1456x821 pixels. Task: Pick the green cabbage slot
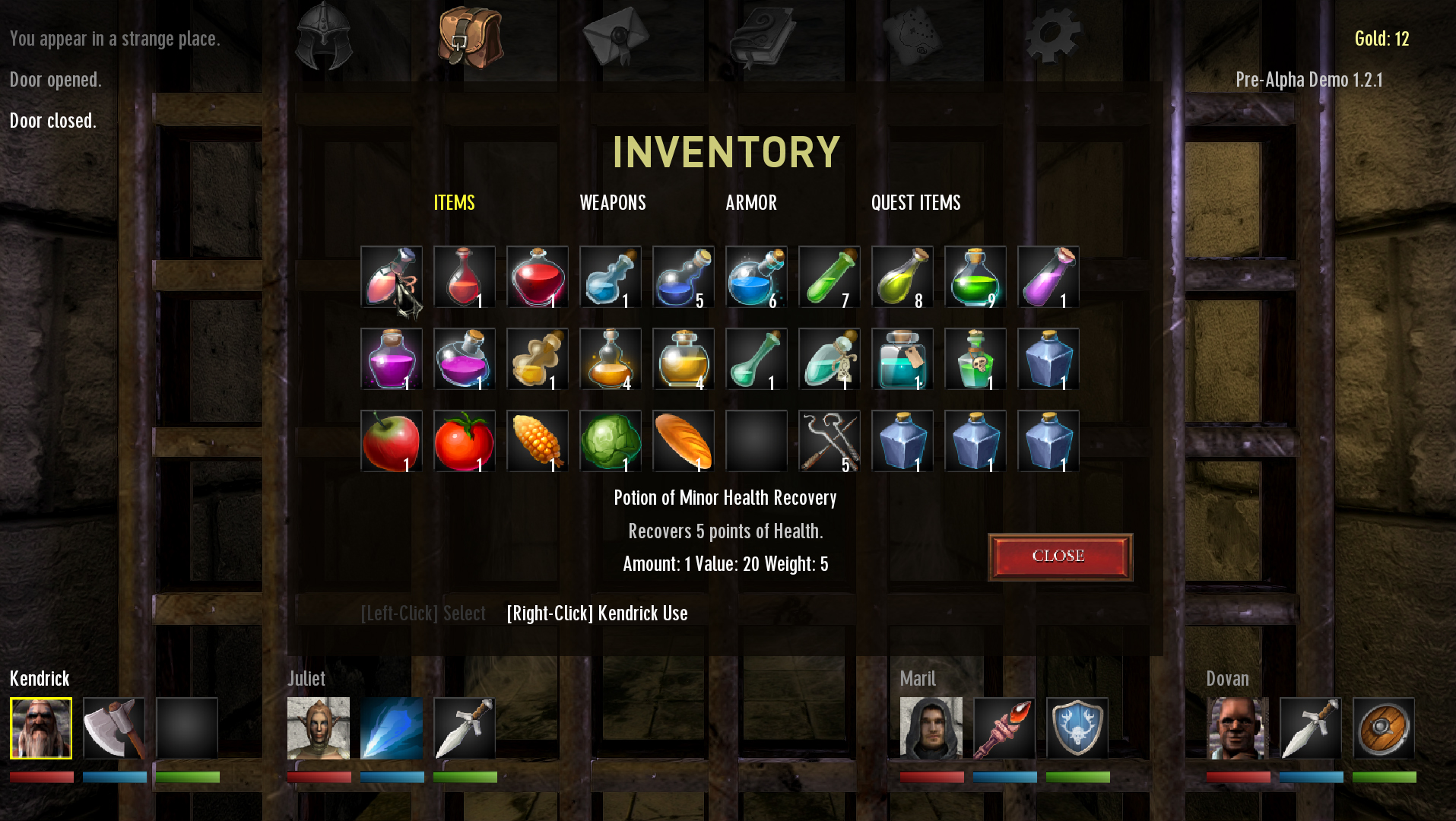pyautogui.click(x=610, y=441)
